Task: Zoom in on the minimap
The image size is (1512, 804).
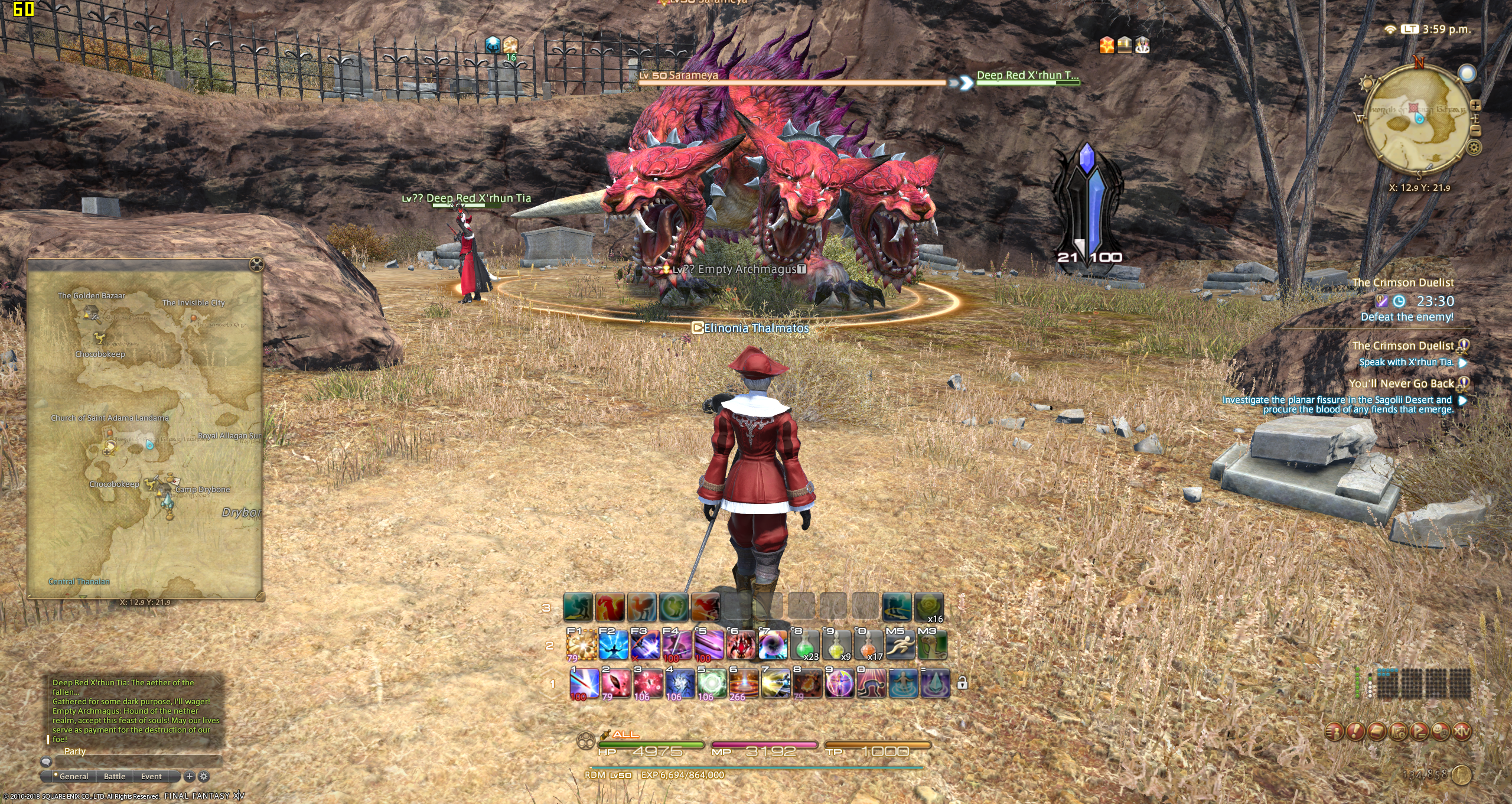Action: [1475, 106]
